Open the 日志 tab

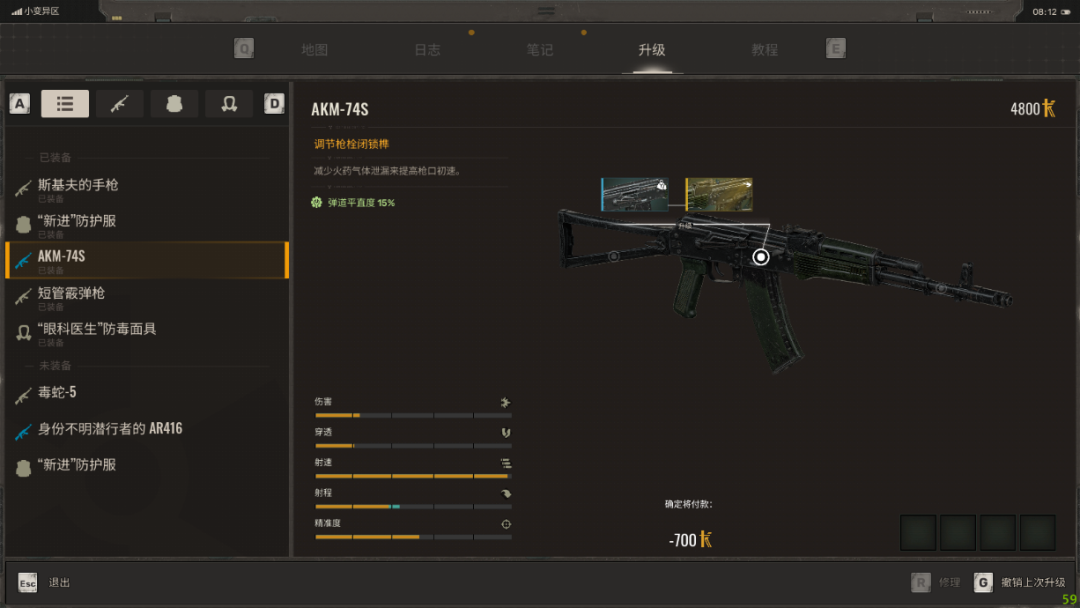[x=427, y=50]
